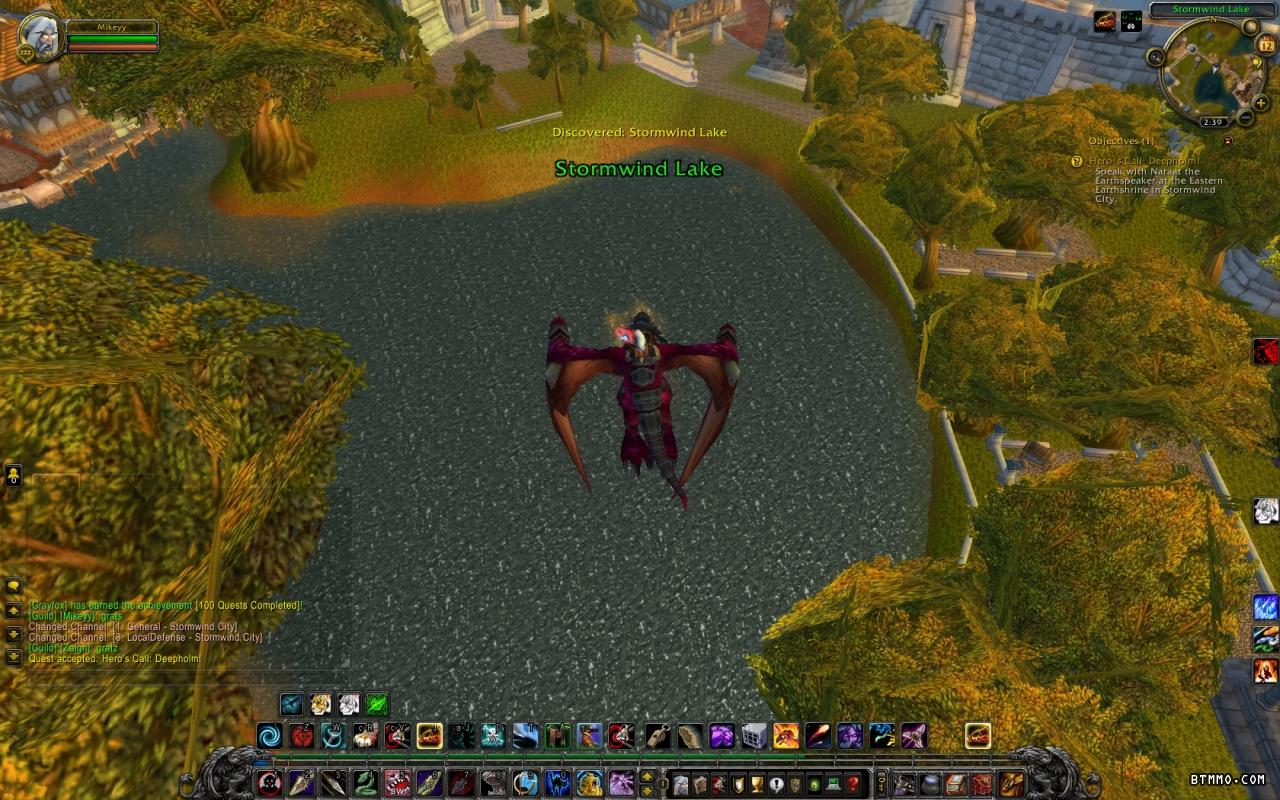Open the red question mark help button
Viewport: 1280px width, 800px height.
click(852, 784)
